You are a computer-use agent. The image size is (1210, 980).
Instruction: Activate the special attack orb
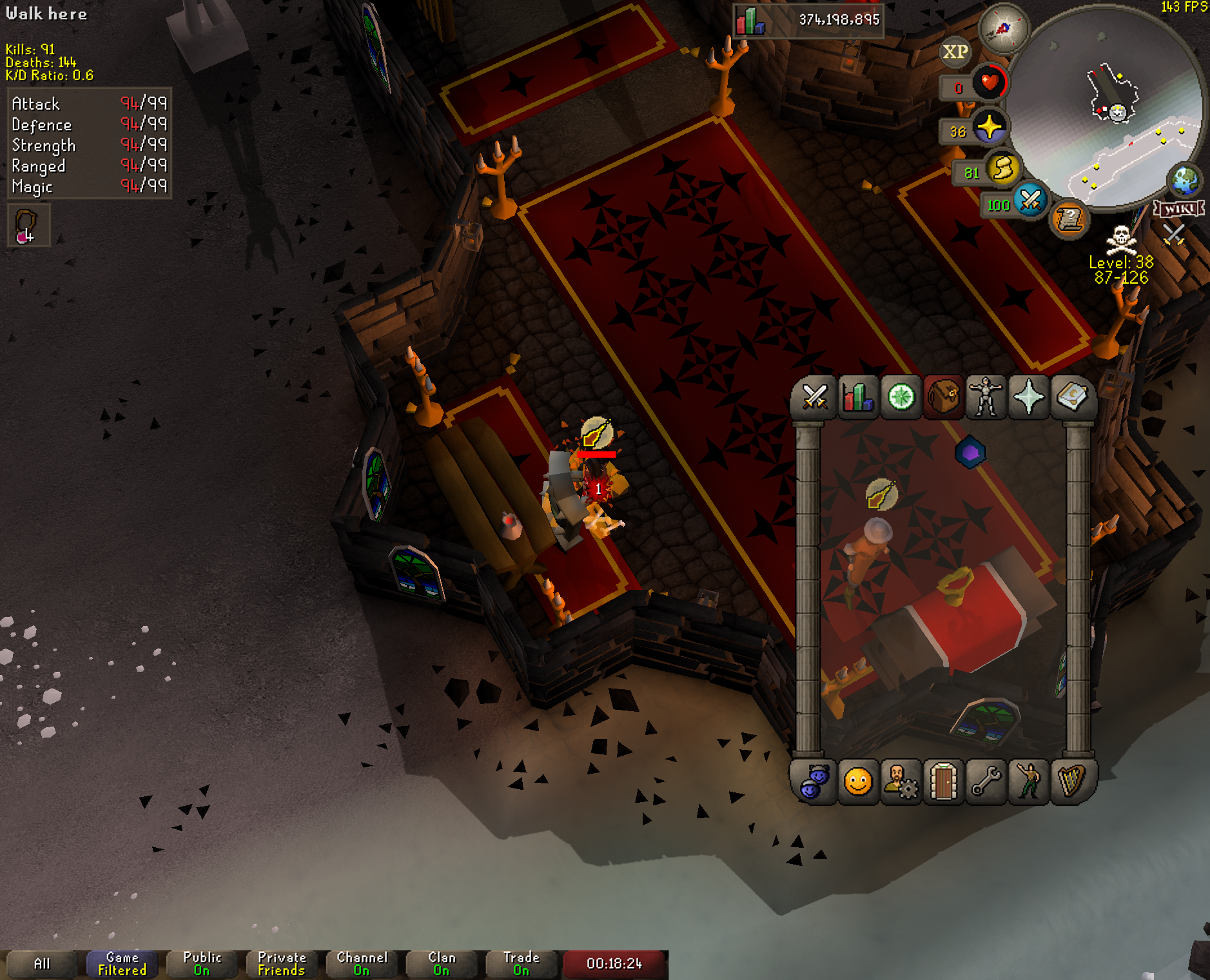pyautogui.click(x=1029, y=201)
